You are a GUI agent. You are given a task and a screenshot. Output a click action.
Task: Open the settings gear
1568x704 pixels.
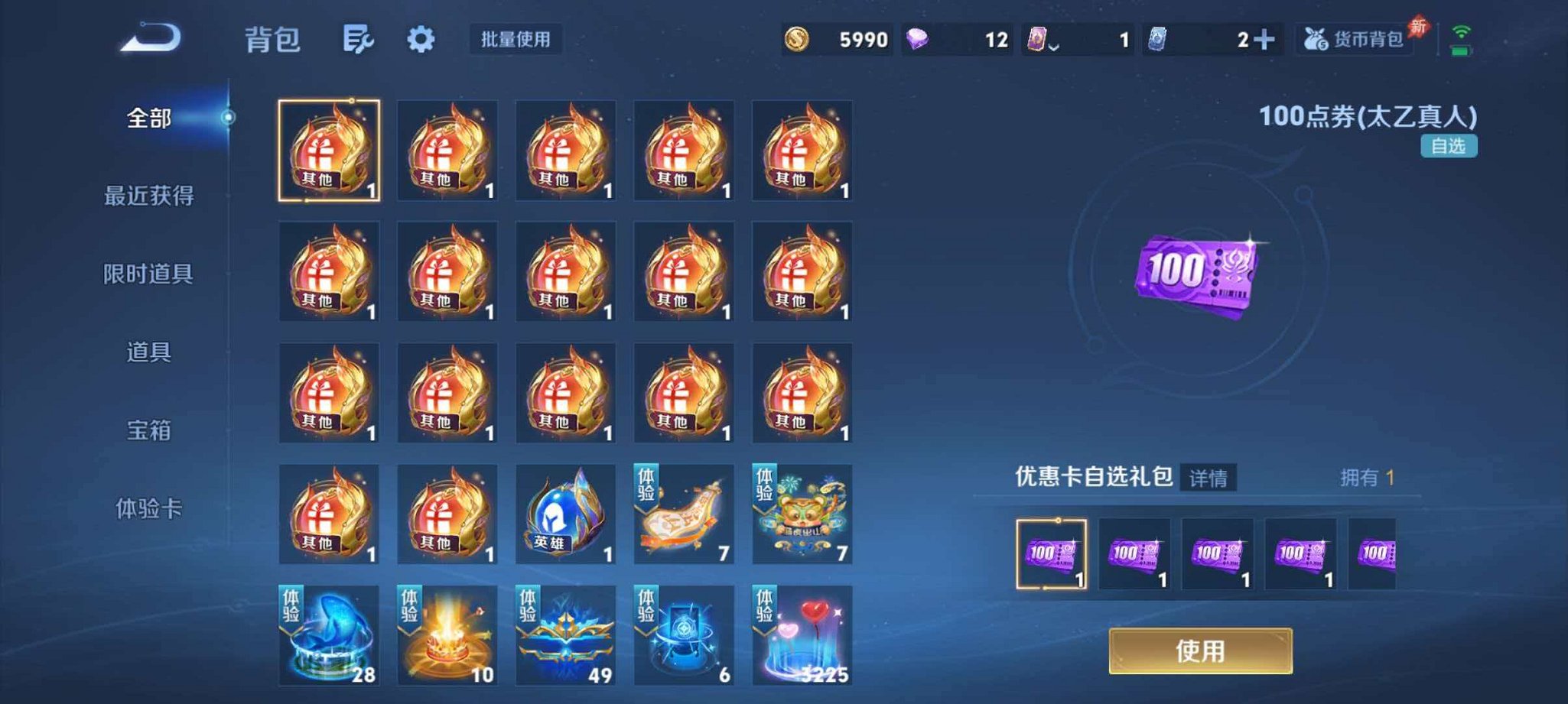[x=423, y=40]
